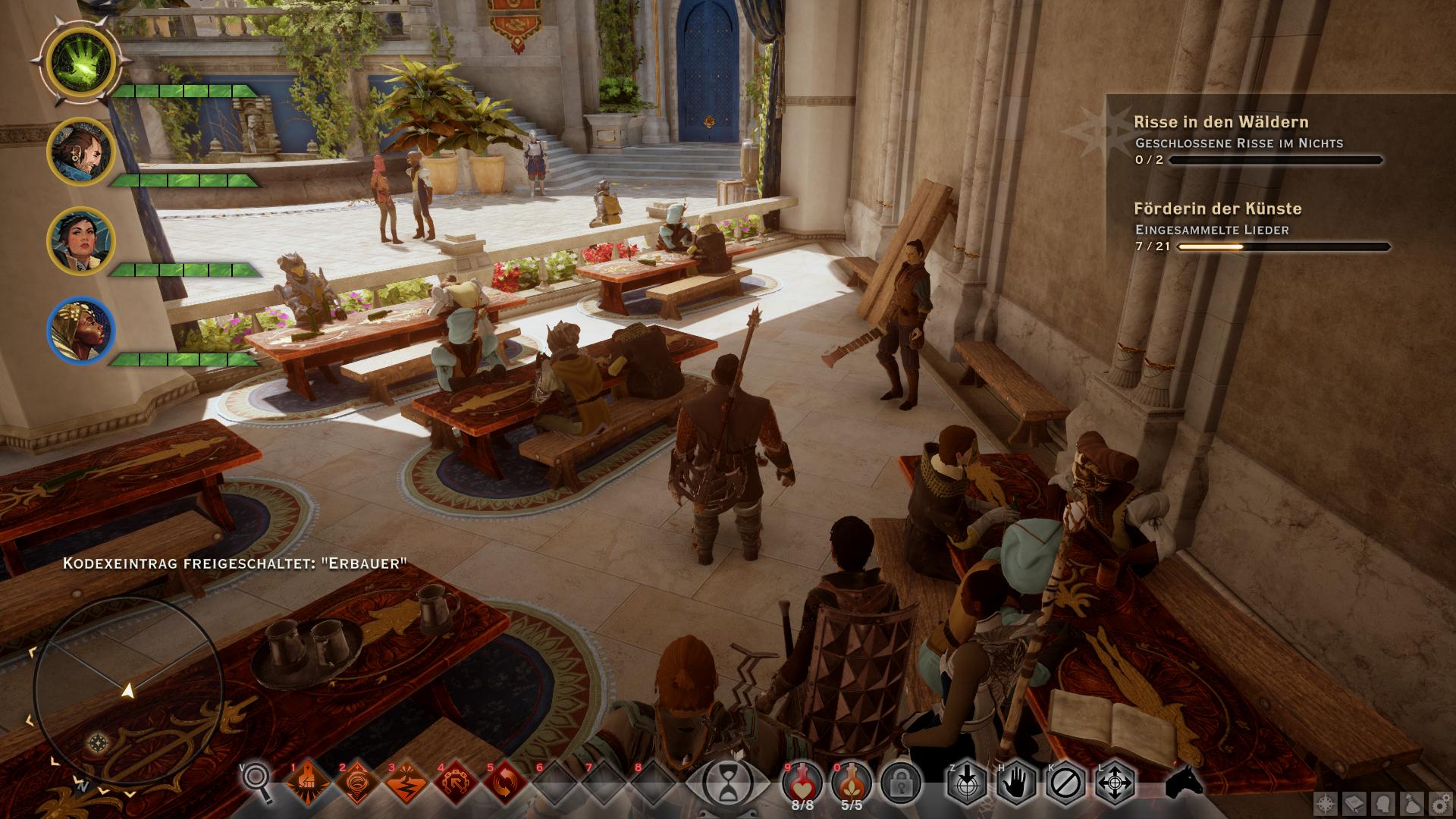Drink the red heart health potion
The height and width of the screenshot is (819, 1456).
802,781
